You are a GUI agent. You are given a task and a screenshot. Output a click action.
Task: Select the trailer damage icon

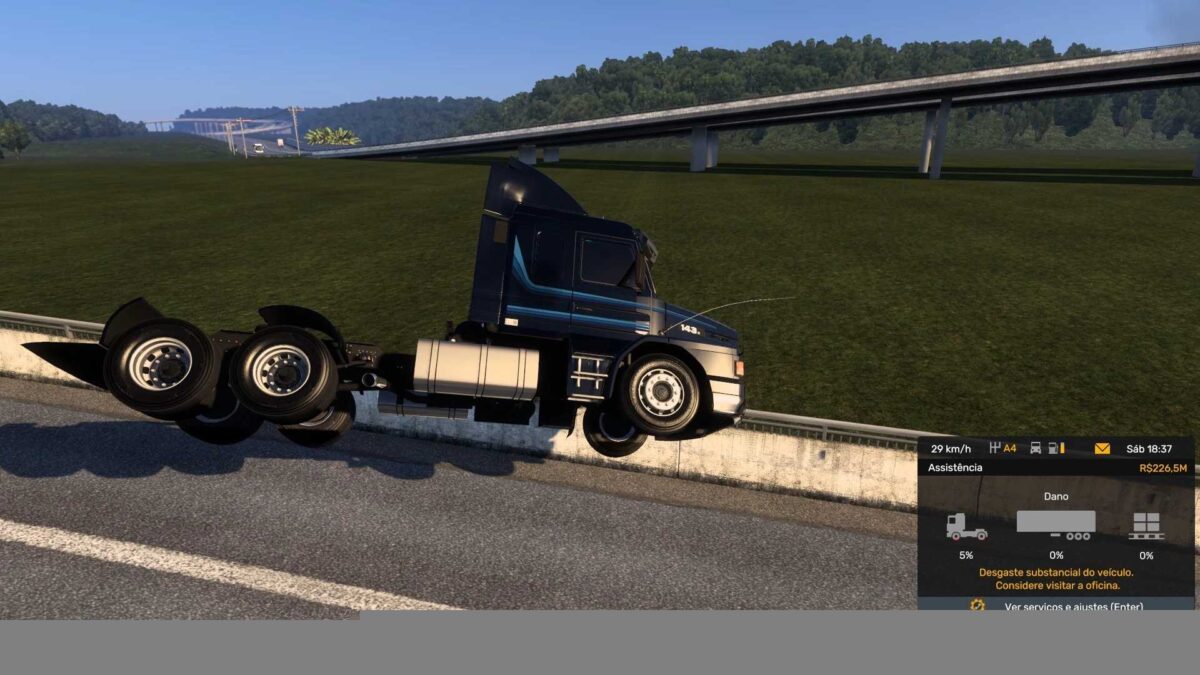point(1056,525)
